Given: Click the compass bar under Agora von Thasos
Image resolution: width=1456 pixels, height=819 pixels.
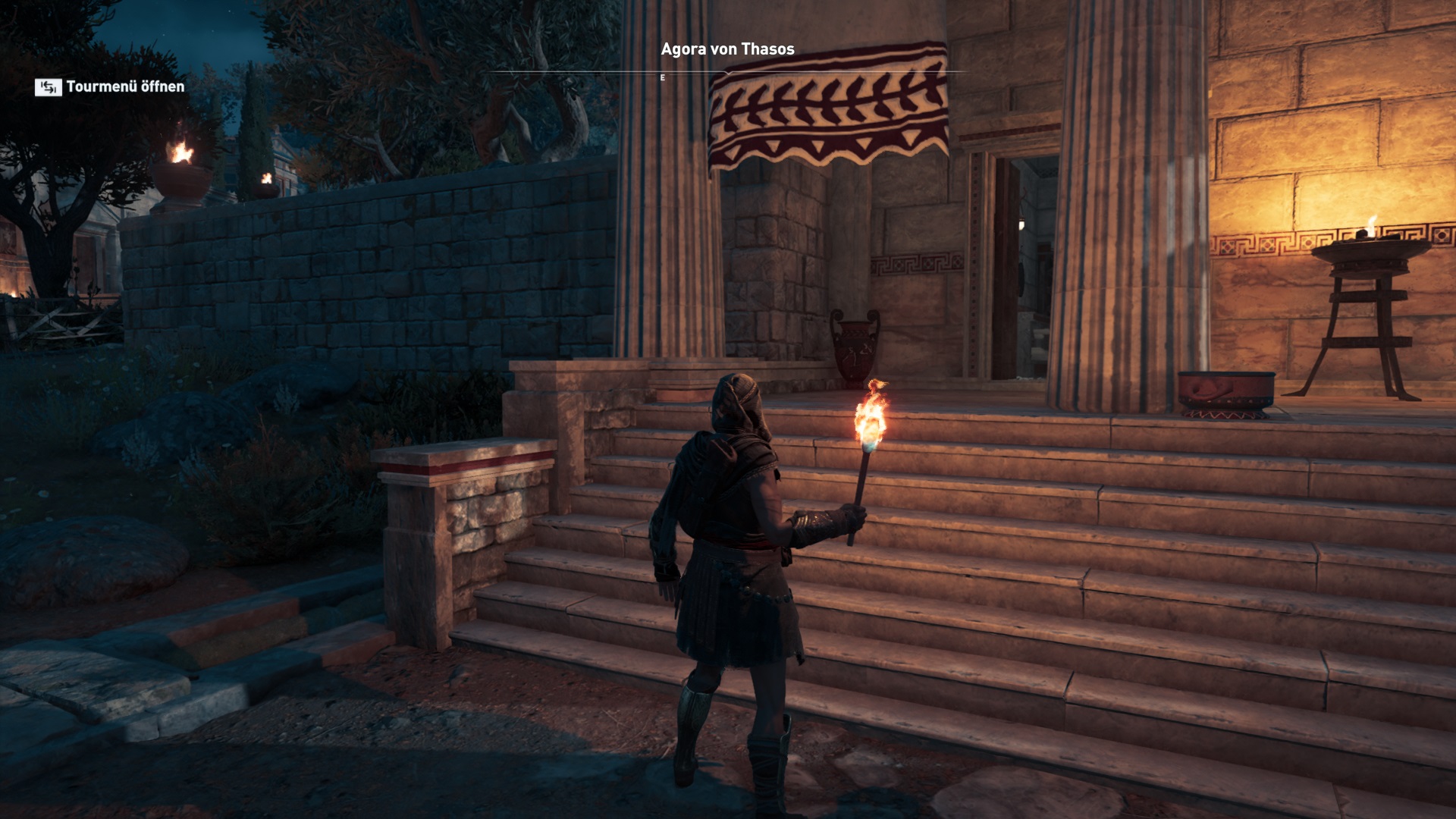Looking at the screenshot, I should (x=726, y=74).
